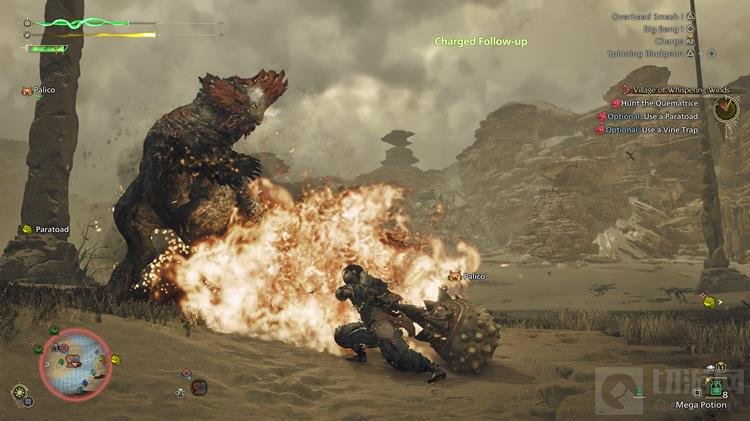Image resolution: width=750 pixels, height=421 pixels.
Task: Select the optional Use a Paratoad objective
Action: (652, 116)
